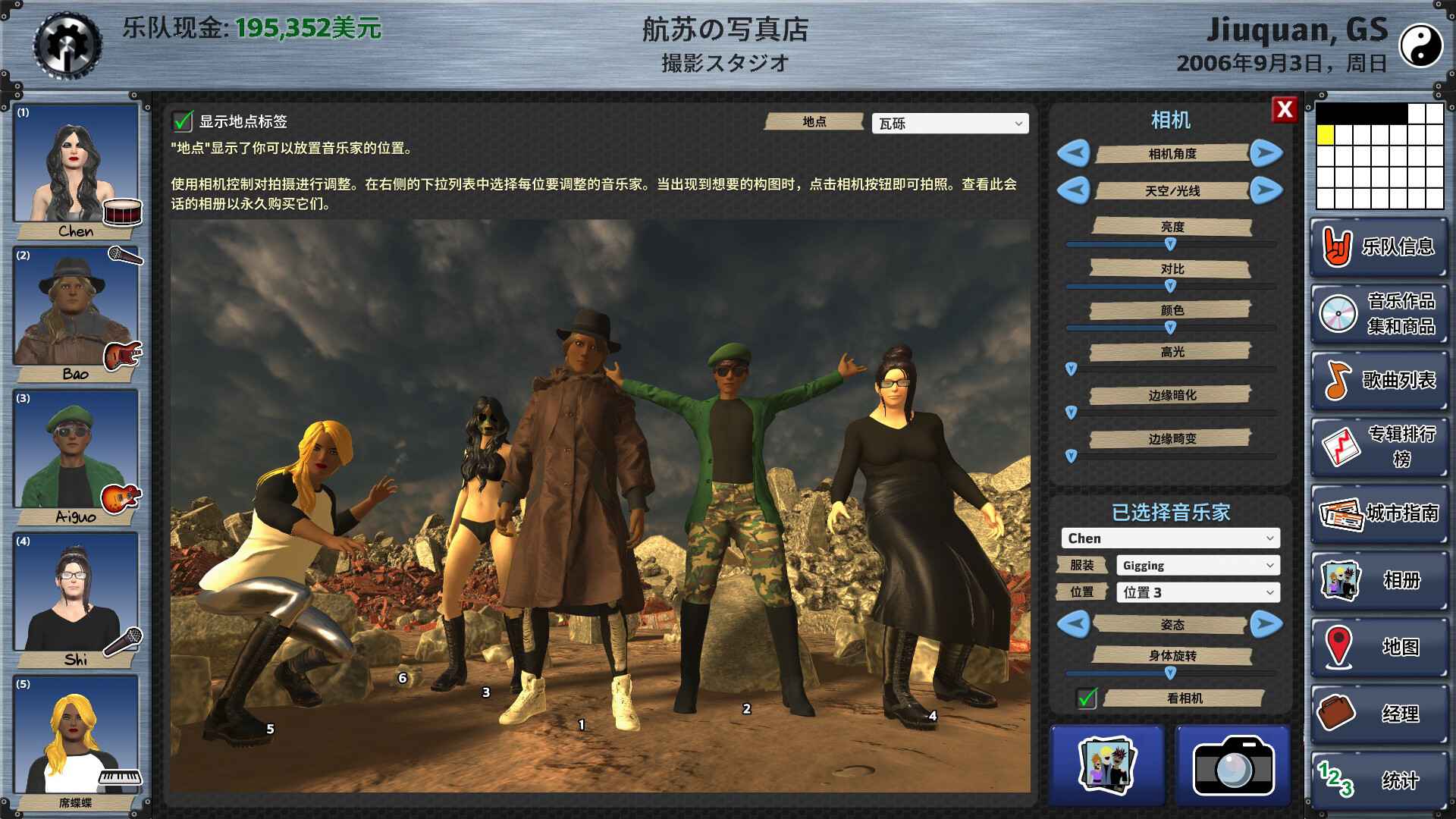Uncheck 显示地点标签
The height and width of the screenshot is (819, 1456).
pyautogui.click(x=181, y=120)
